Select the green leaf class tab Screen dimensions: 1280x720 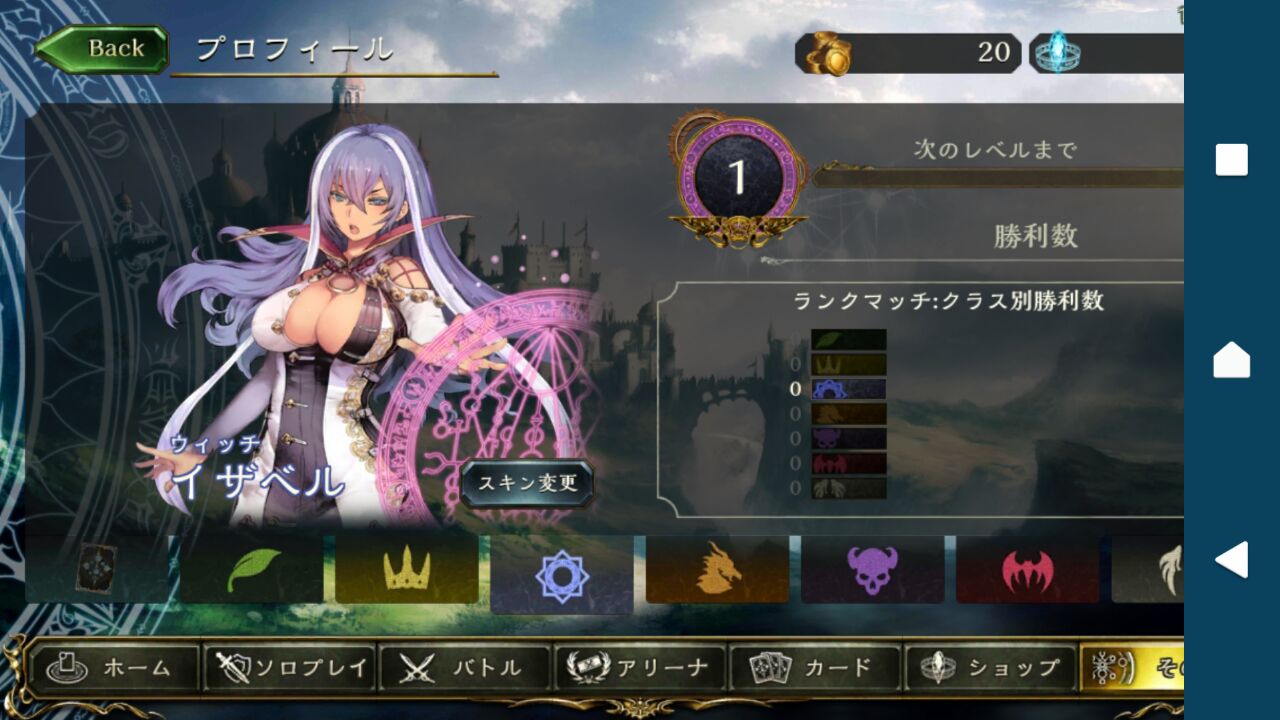click(252, 570)
